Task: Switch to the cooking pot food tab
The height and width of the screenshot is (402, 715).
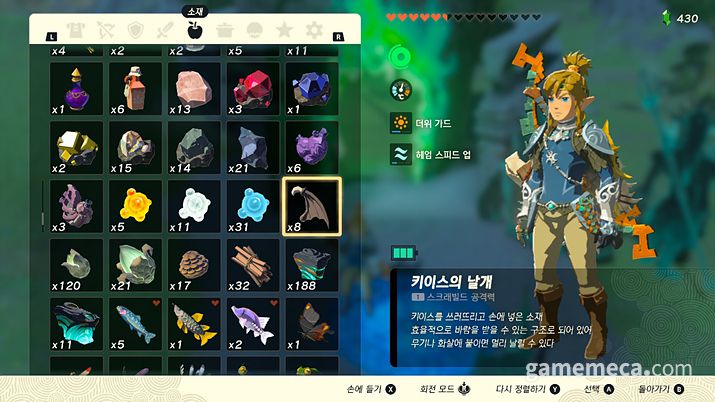Action: click(225, 31)
